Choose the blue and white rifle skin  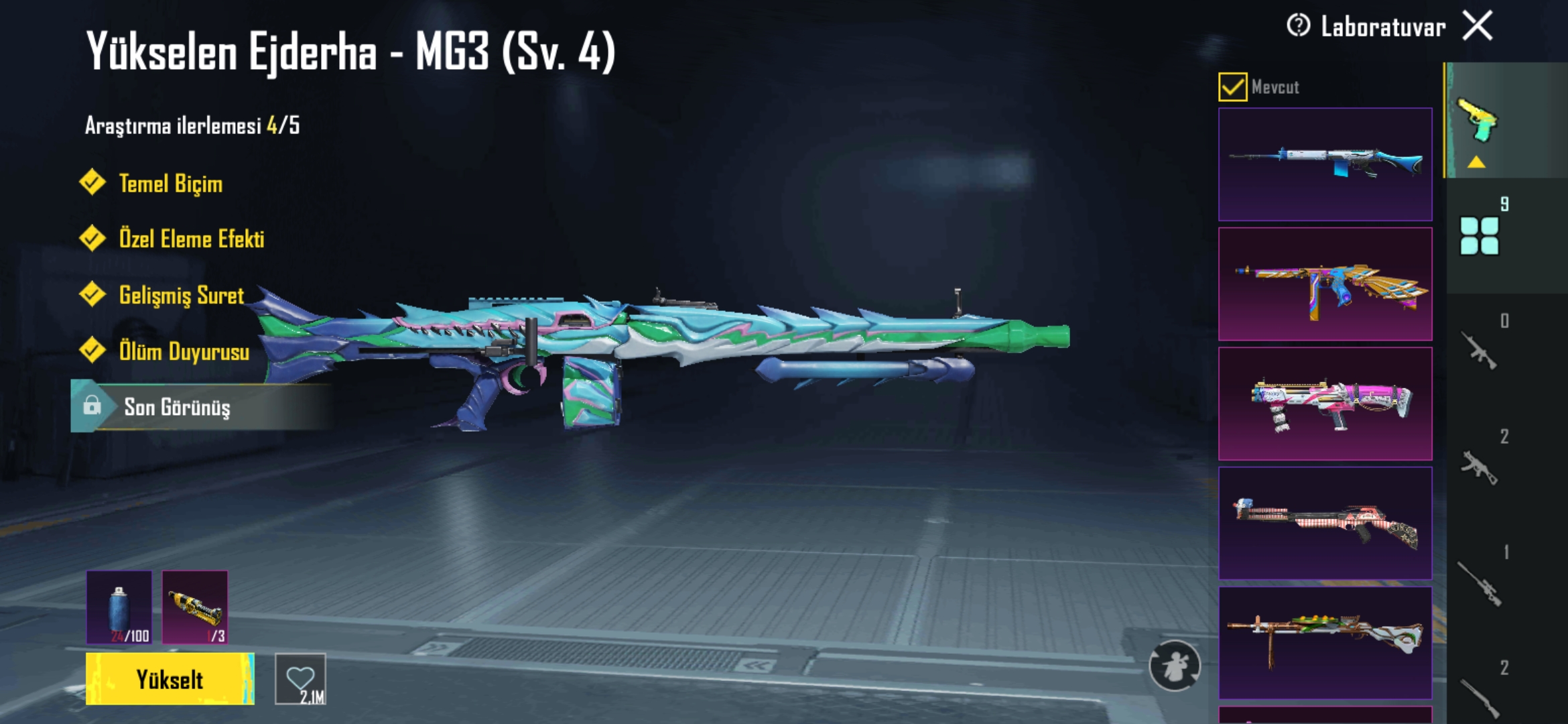click(x=1325, y=164)
